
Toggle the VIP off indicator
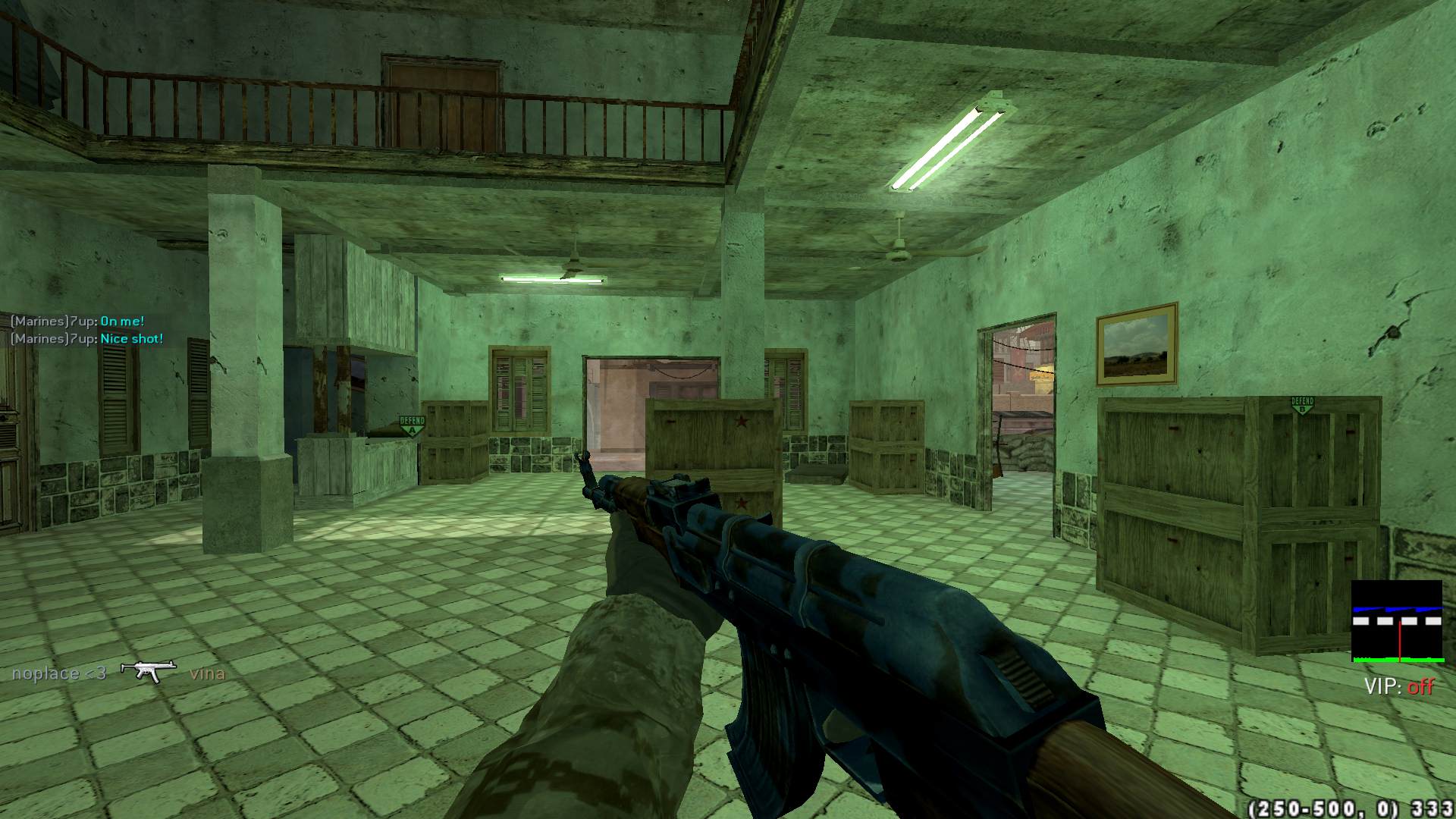pyautogui.click(x=1399, y=687)
